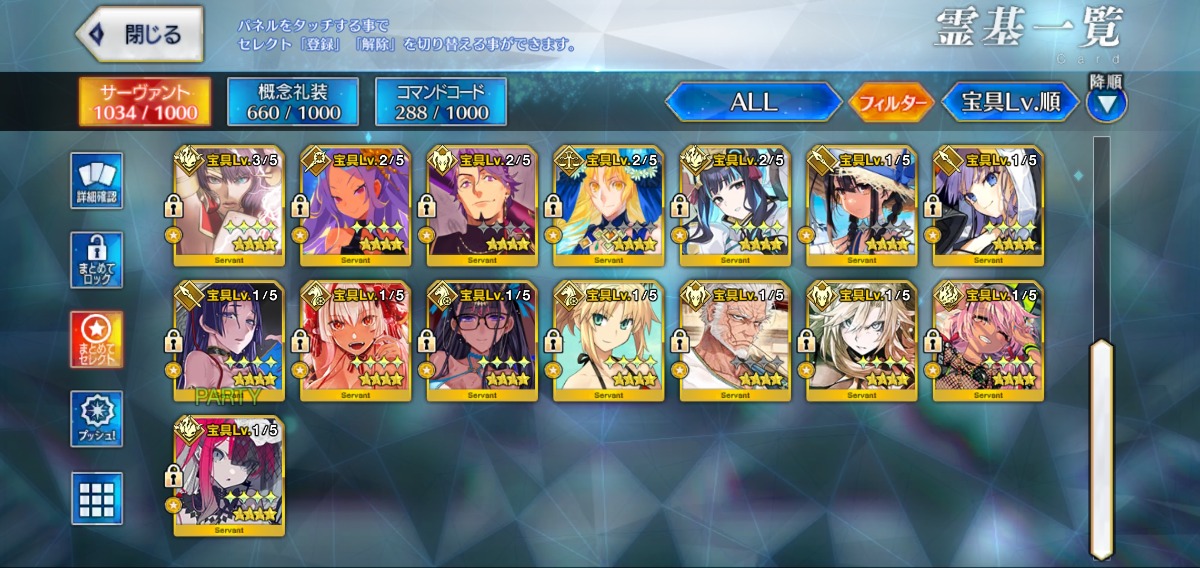Choose the purple-haired bearded man servant card
This screenshot has height=568, width=1200.
pyautogui.click(x=482, y=207)
